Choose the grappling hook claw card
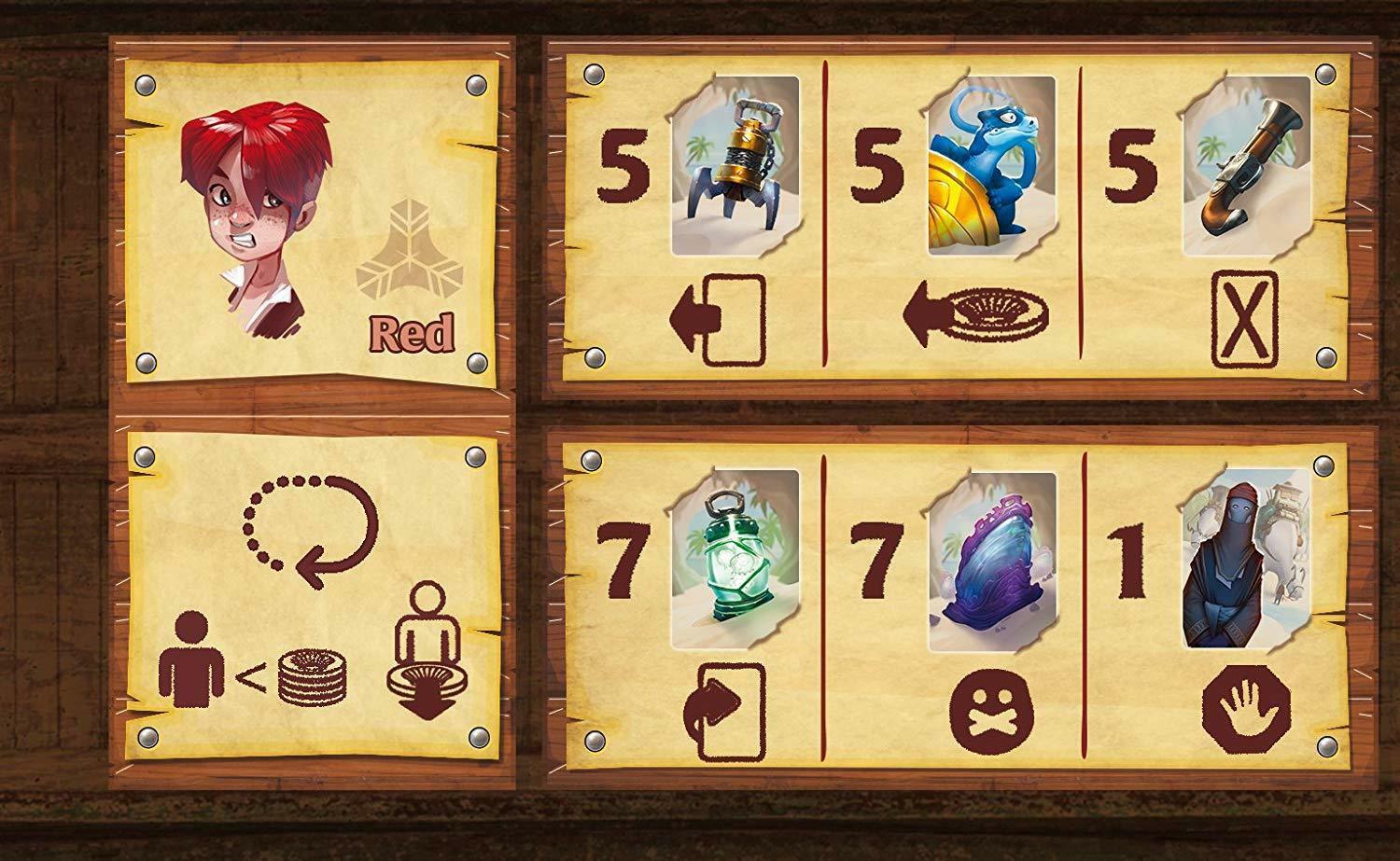Viewport: 1400px width, 861px height. (735, 165)
